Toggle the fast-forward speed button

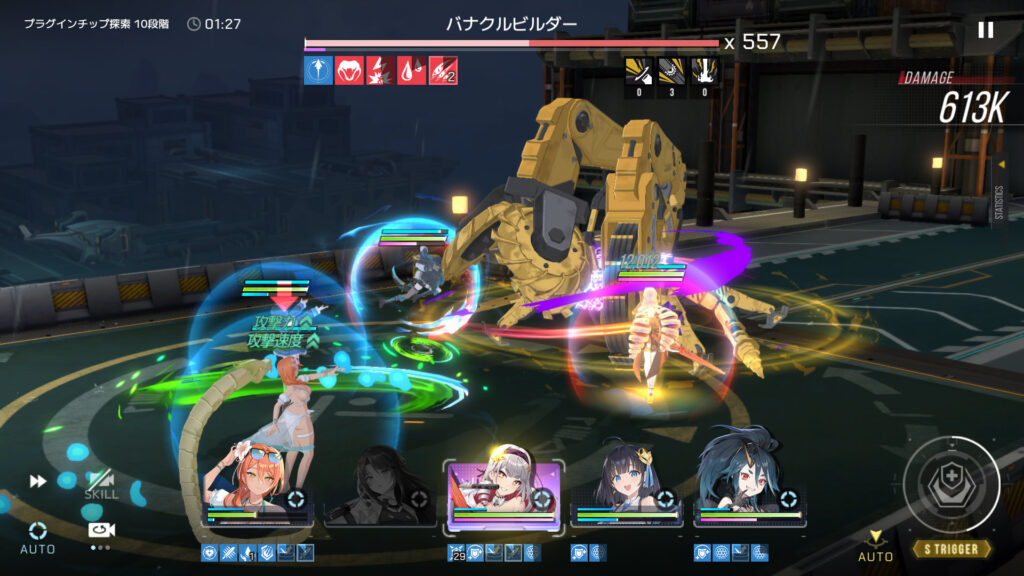(x=38, y=481)
